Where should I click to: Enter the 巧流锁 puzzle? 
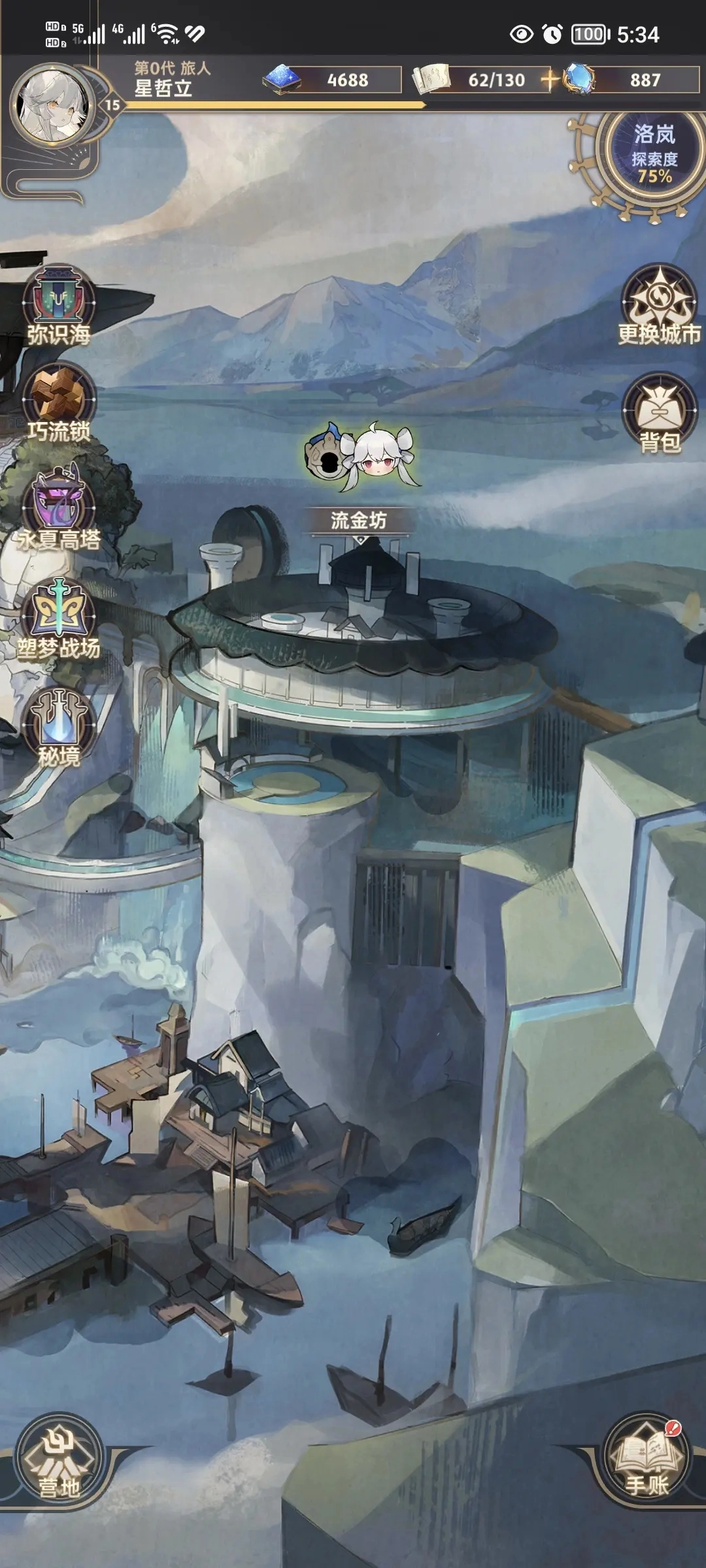pyautogui.click(x=59, y=402)
